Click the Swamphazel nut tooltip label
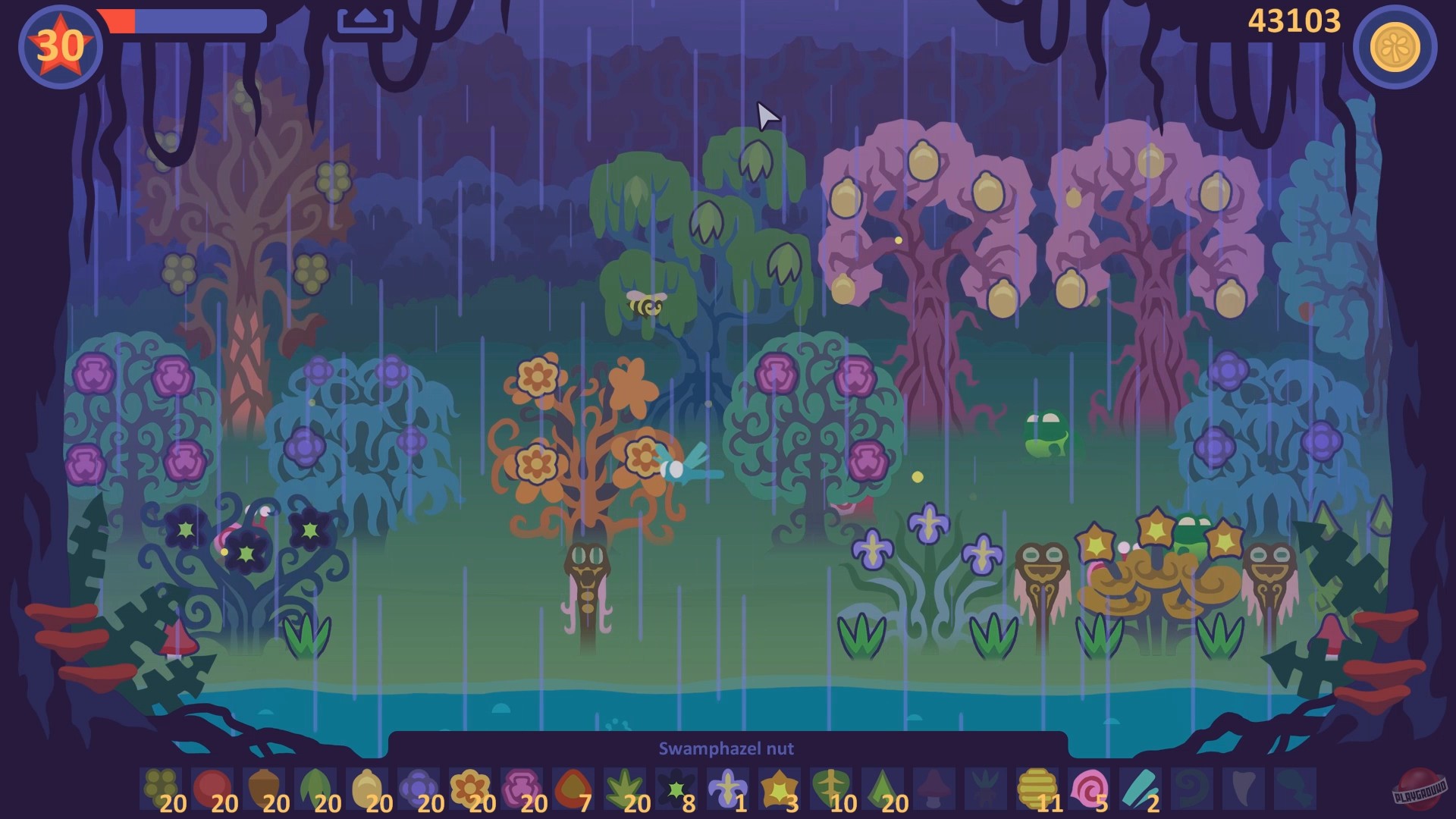Viewport: 1456px width, 819px height. coord(726,749)
